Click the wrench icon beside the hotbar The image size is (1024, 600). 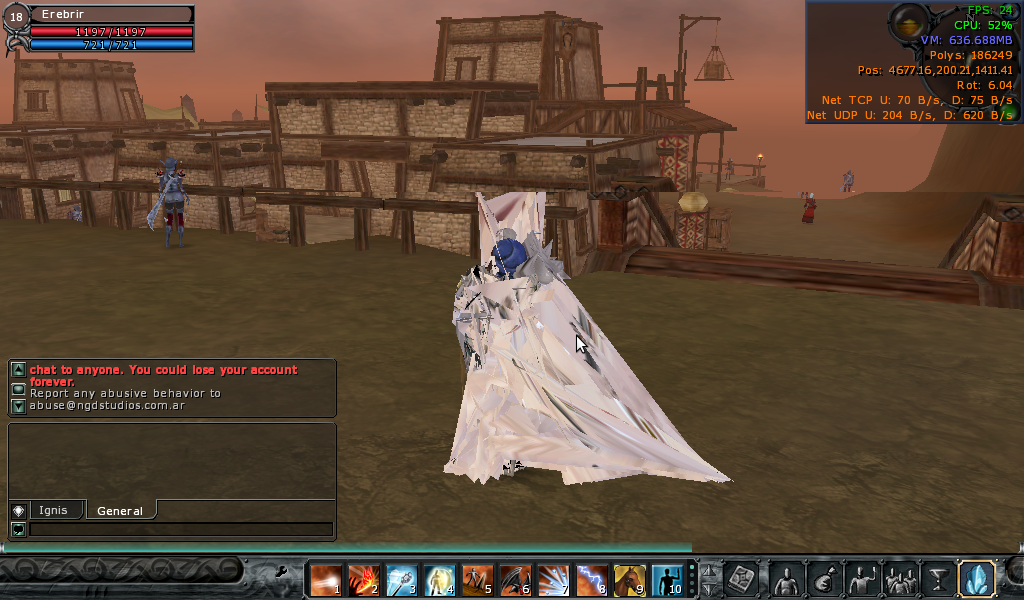pos(283,573)
